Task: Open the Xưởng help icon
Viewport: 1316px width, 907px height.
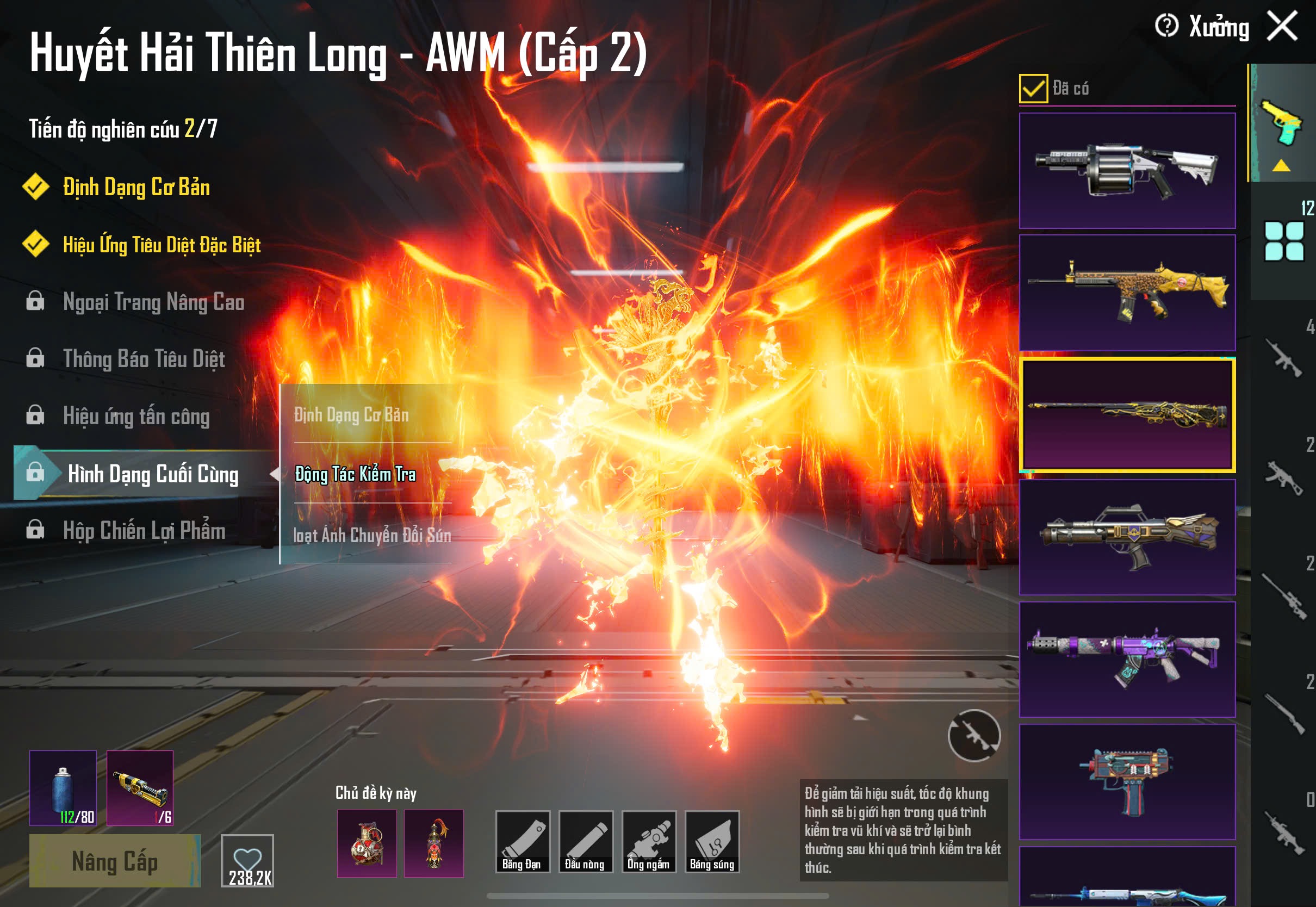Action: point(1166,26)
